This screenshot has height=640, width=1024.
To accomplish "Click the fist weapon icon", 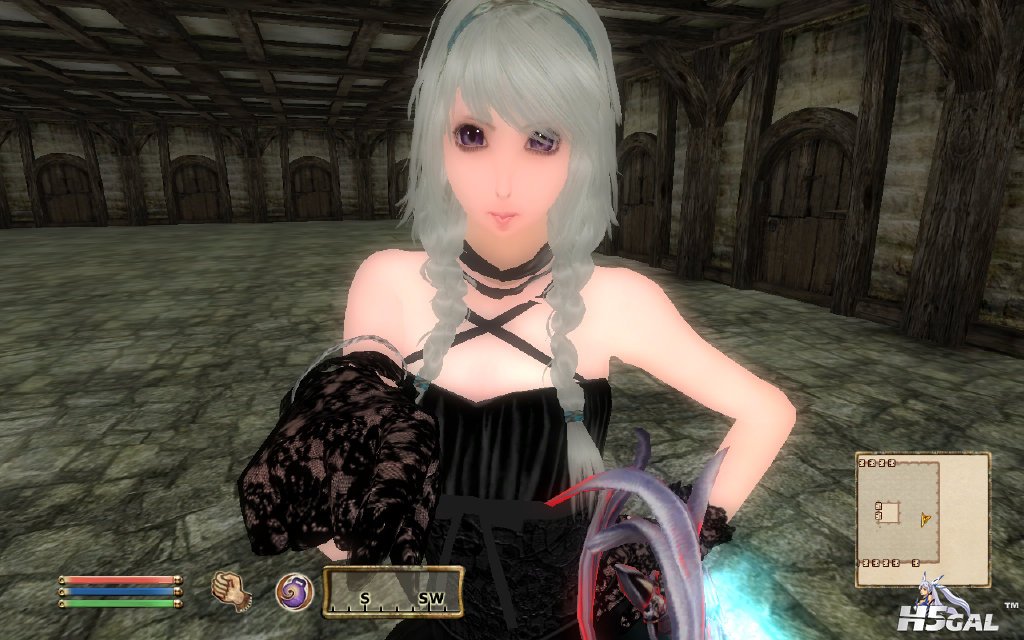I will coord(231,590).
